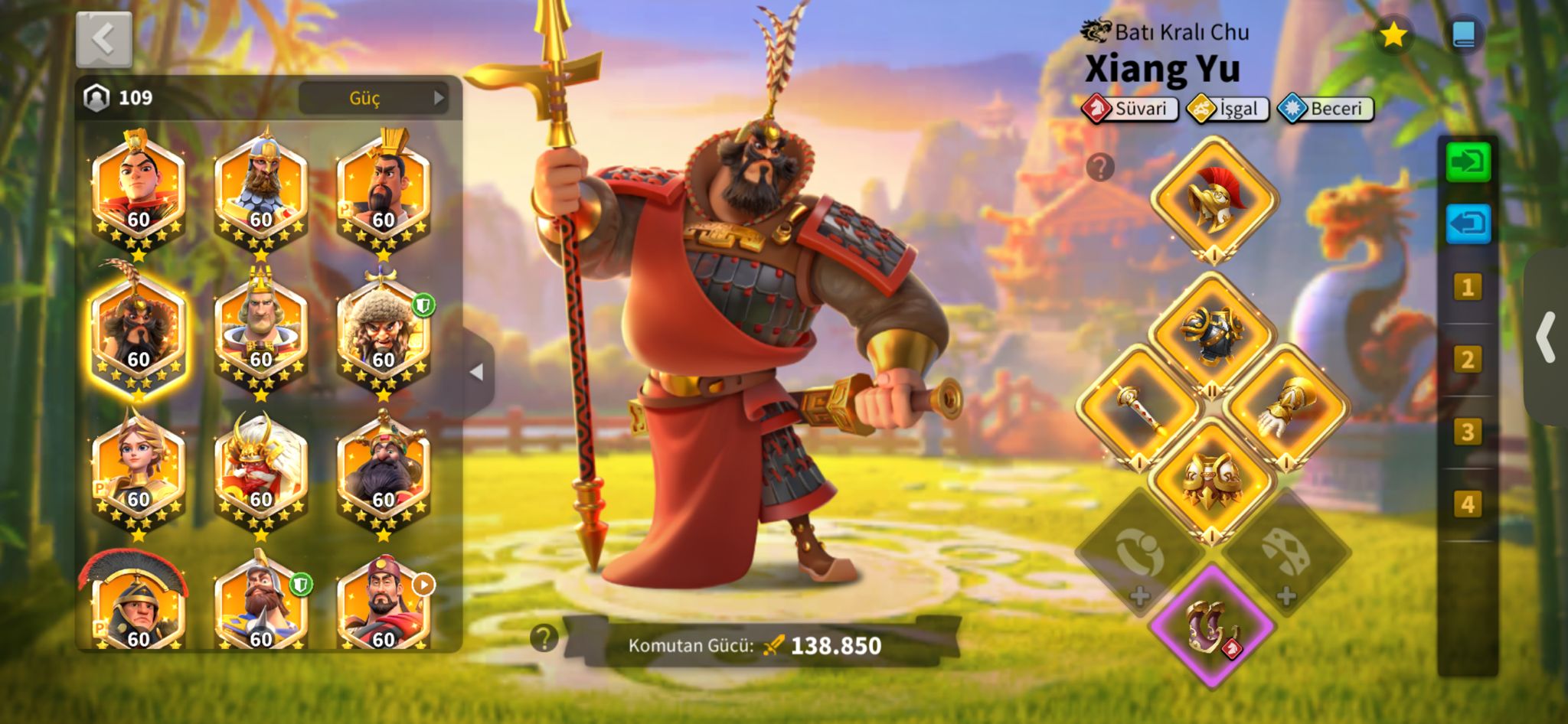Click the blue equipment swap button
This screenshot has height=724, width=1568.
[x=1468, y=224]
